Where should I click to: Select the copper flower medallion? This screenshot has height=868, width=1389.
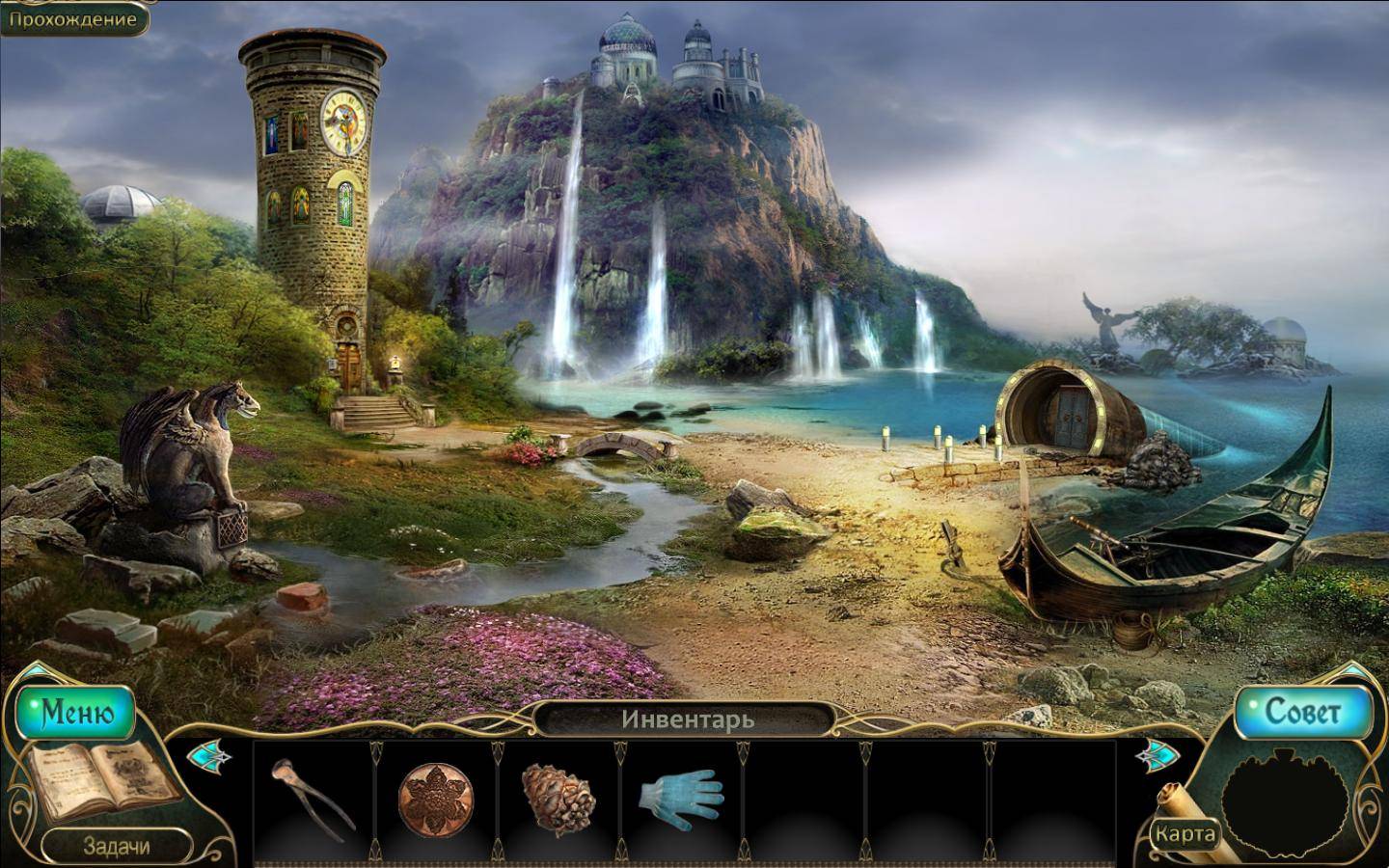[x=436, y=800]
